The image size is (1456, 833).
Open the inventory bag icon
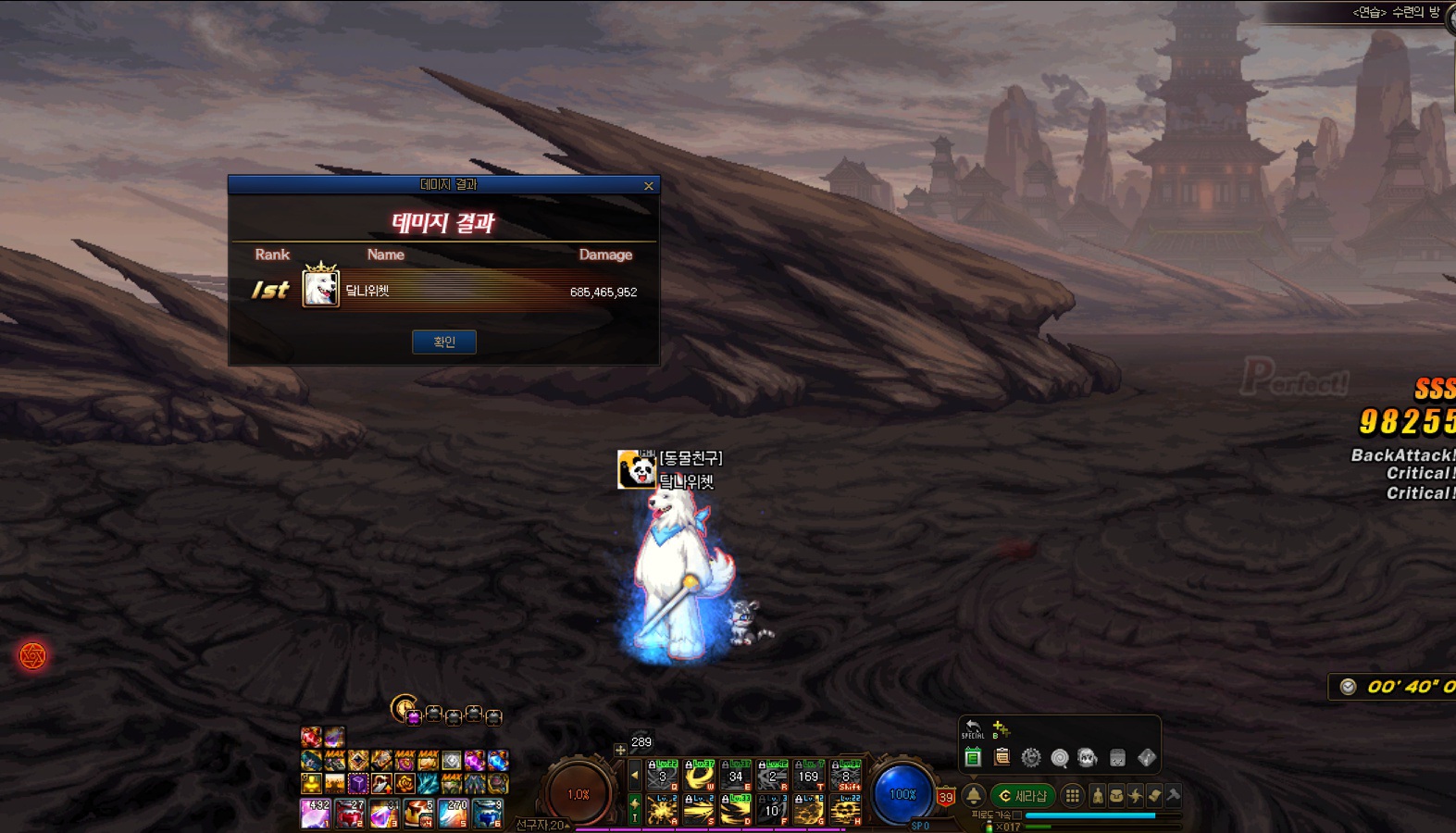pyautogui.click(x=1116, y=796)
